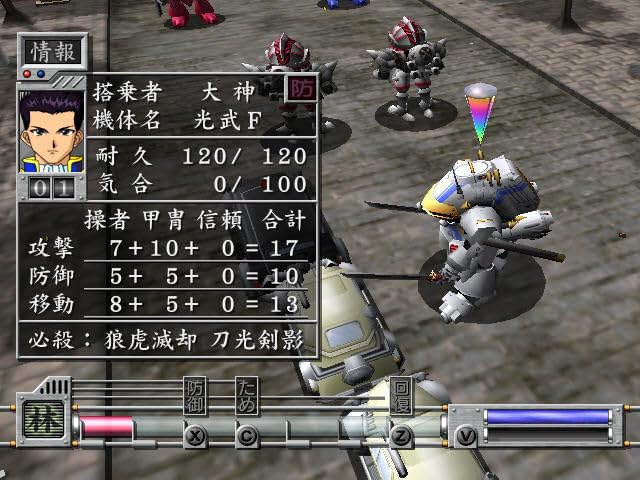640x480 pixels.
Task: Click the 防 defense status icon
Action: [x=299, y=88]
